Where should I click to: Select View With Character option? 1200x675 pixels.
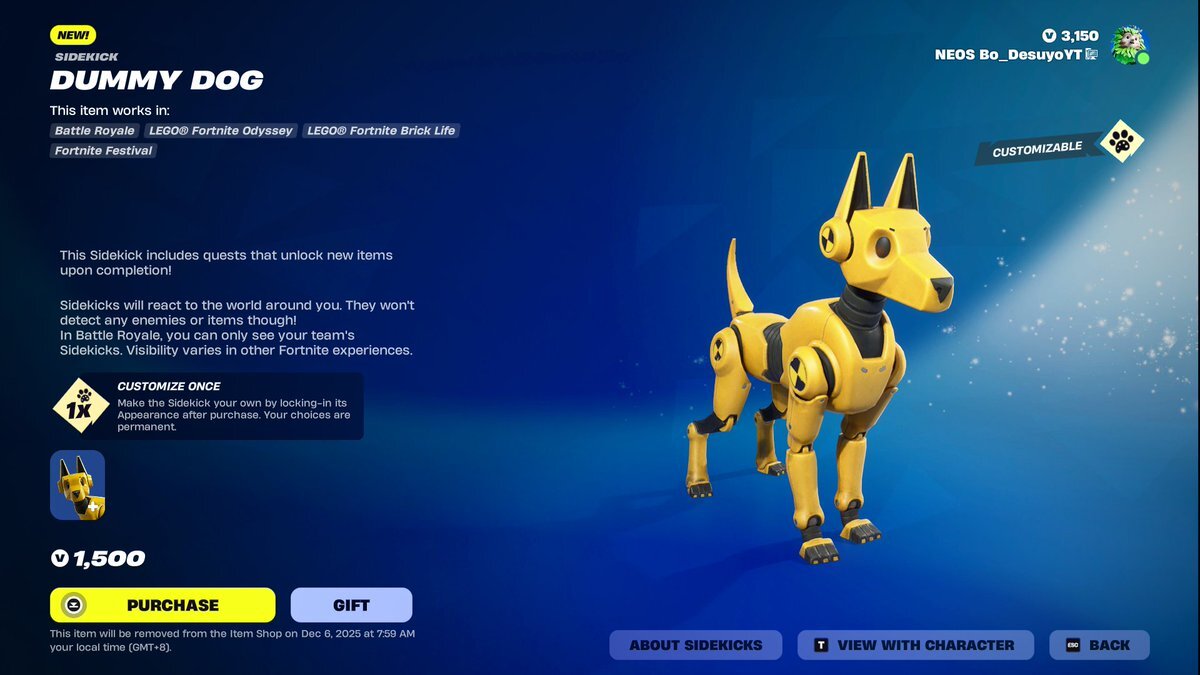[x=915, y=645]
